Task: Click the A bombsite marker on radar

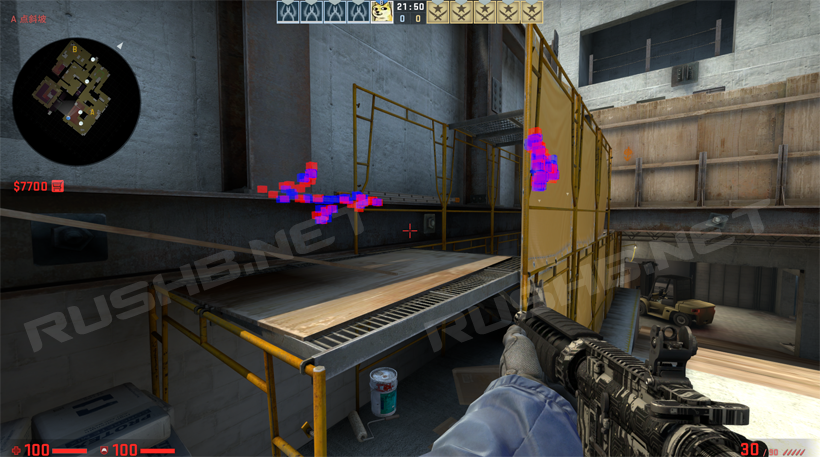Action: pos(92,112)
